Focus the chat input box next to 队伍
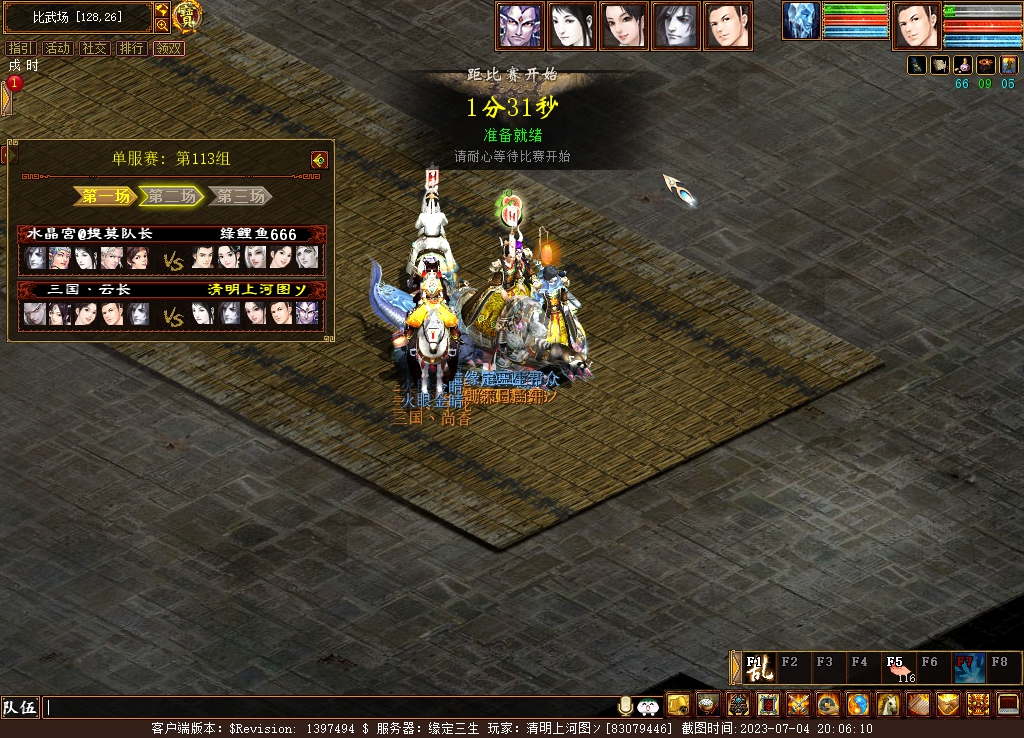 [x=330, y=707]
